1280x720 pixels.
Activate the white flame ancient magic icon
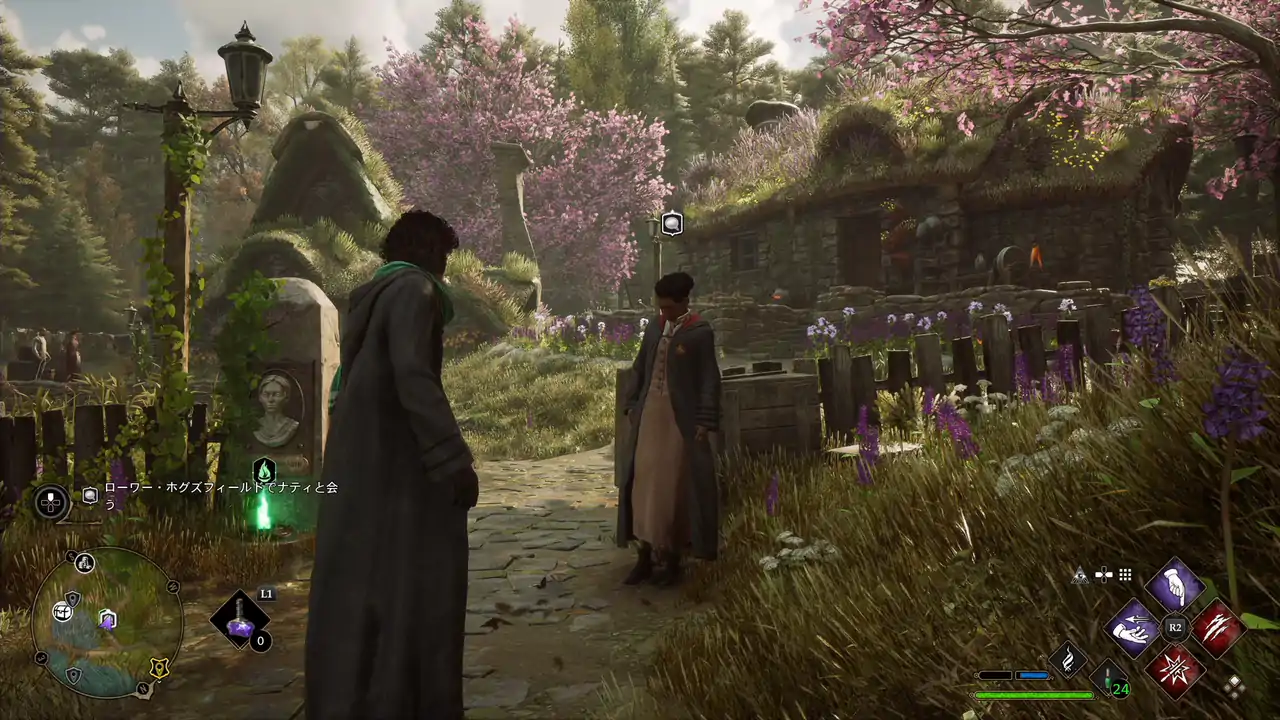coord(1068,659)
